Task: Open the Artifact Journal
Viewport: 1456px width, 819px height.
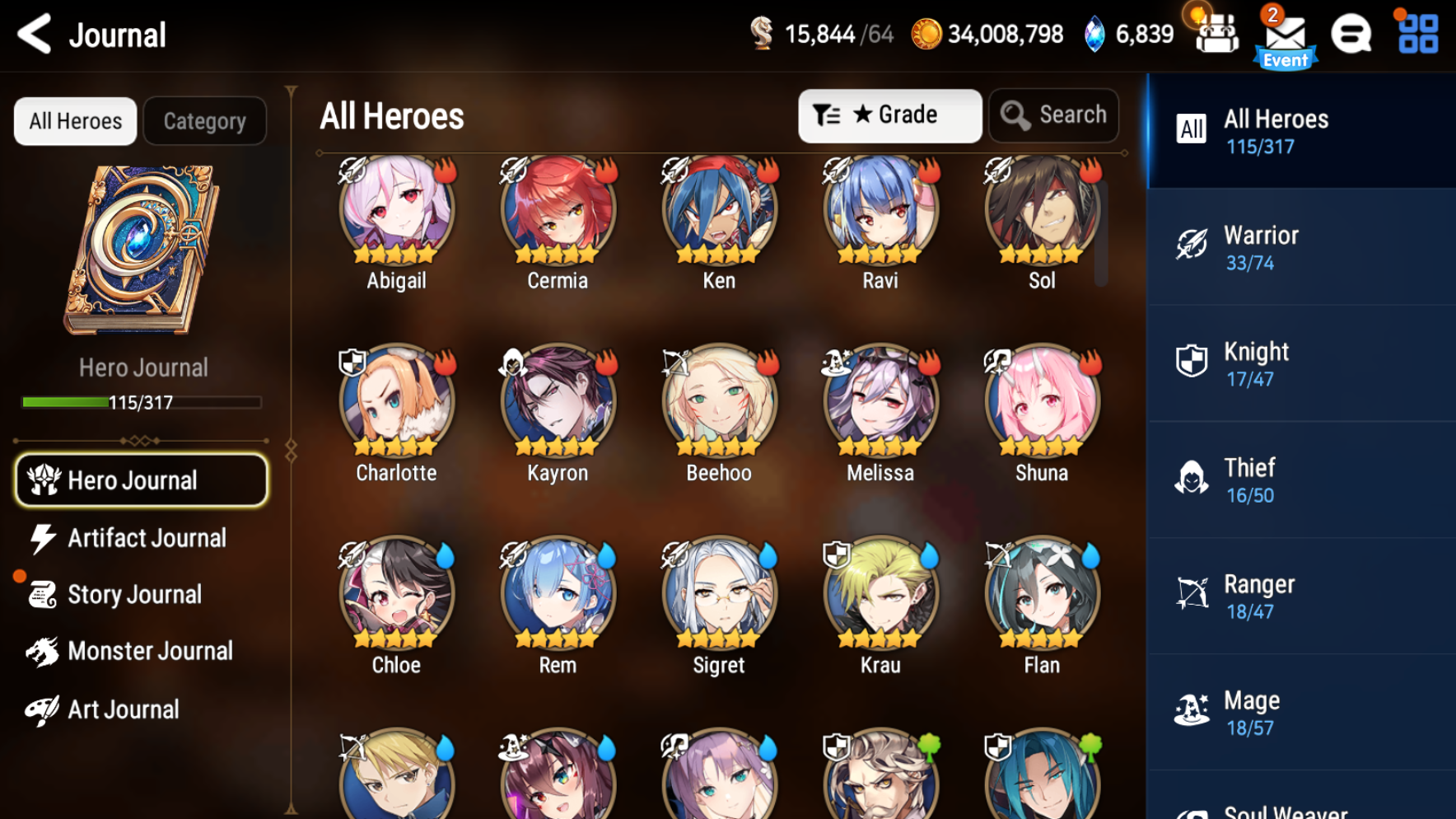Action: tap(140, 538)
